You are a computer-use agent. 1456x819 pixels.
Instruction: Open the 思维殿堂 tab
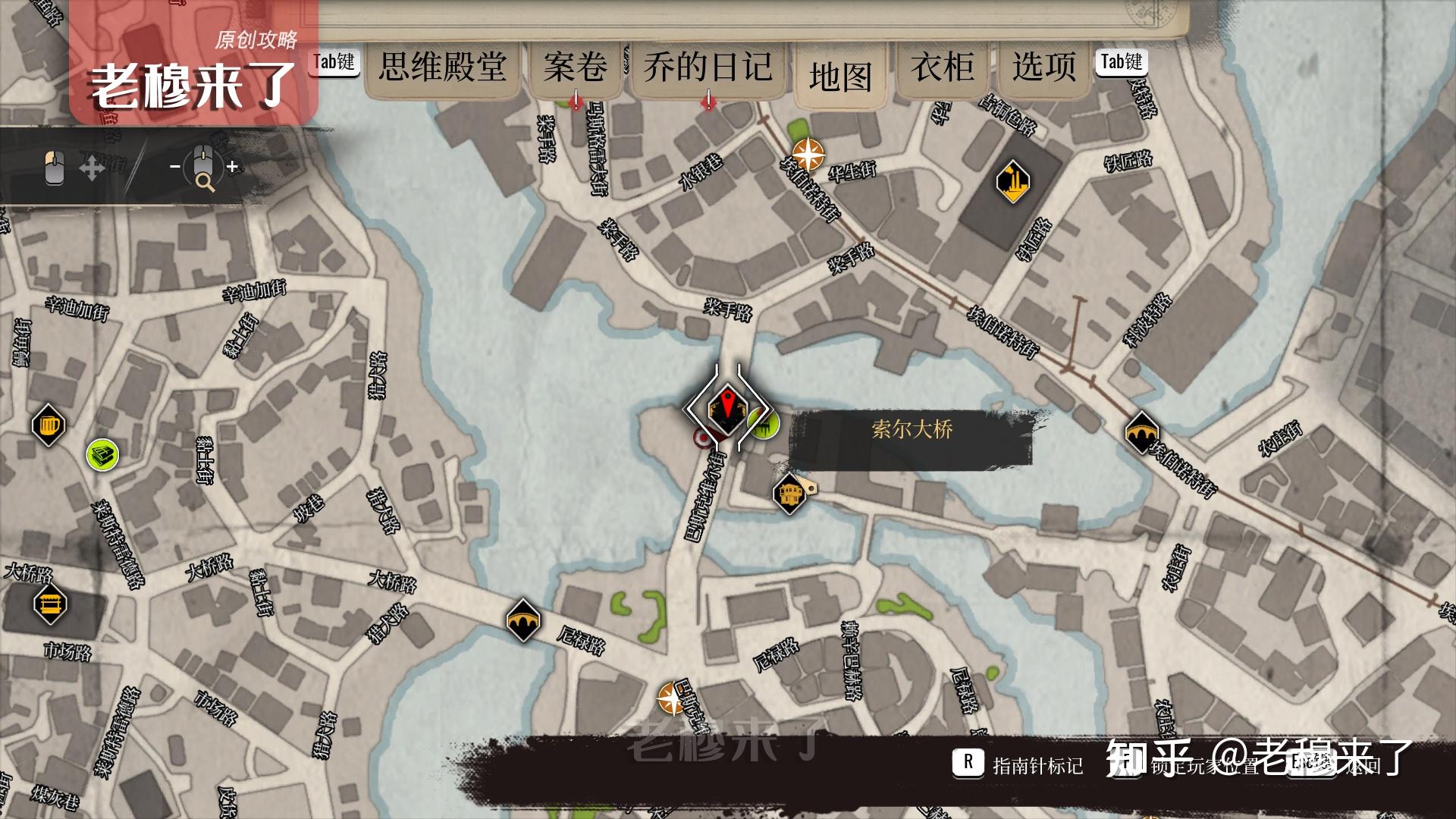coord(442,68)
